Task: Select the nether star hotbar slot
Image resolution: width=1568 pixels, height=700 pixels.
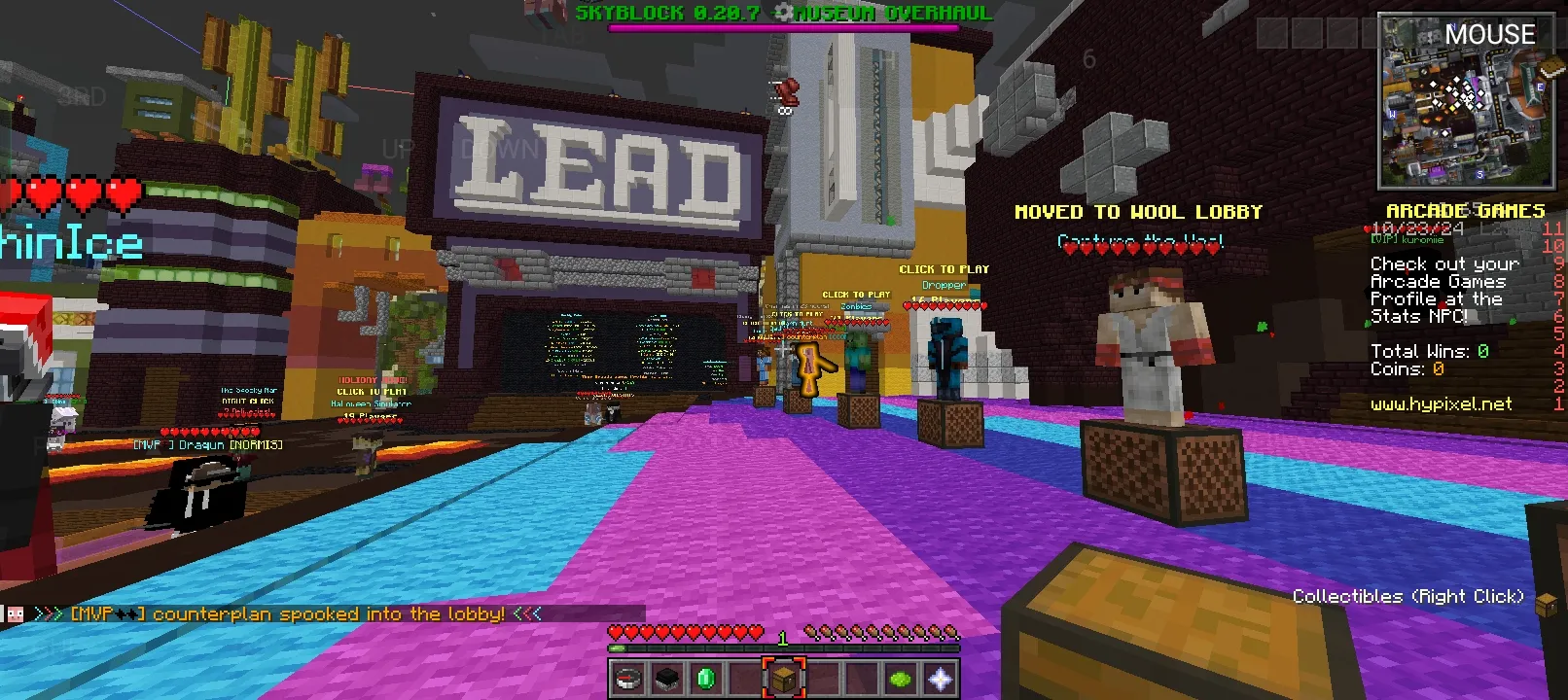Action: (940, 679)
